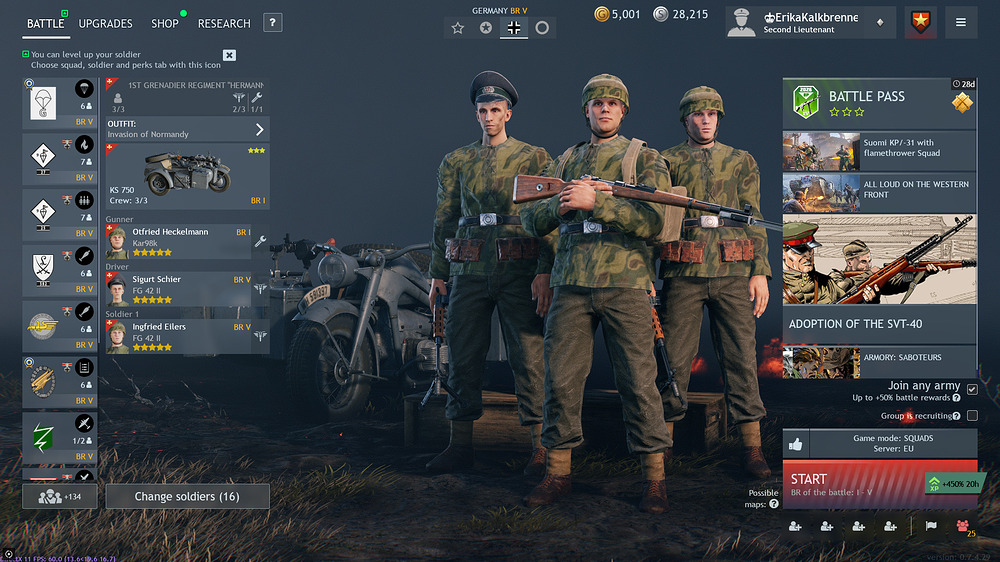The image size is (1000, 562).
Task: Open the Invasion of Normandy outfit selector
Action: pyautogui.click(x=187, y=129)
